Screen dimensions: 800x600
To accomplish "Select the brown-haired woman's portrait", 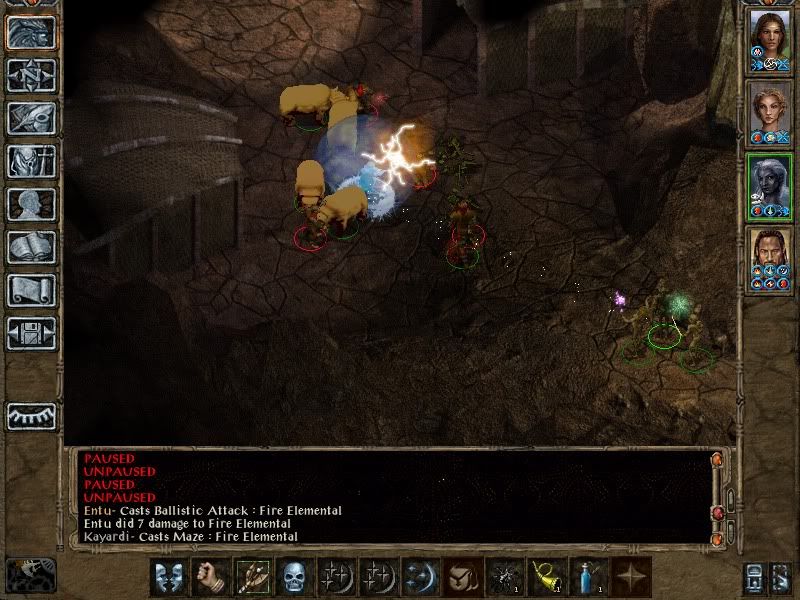I will coord(770,40).
